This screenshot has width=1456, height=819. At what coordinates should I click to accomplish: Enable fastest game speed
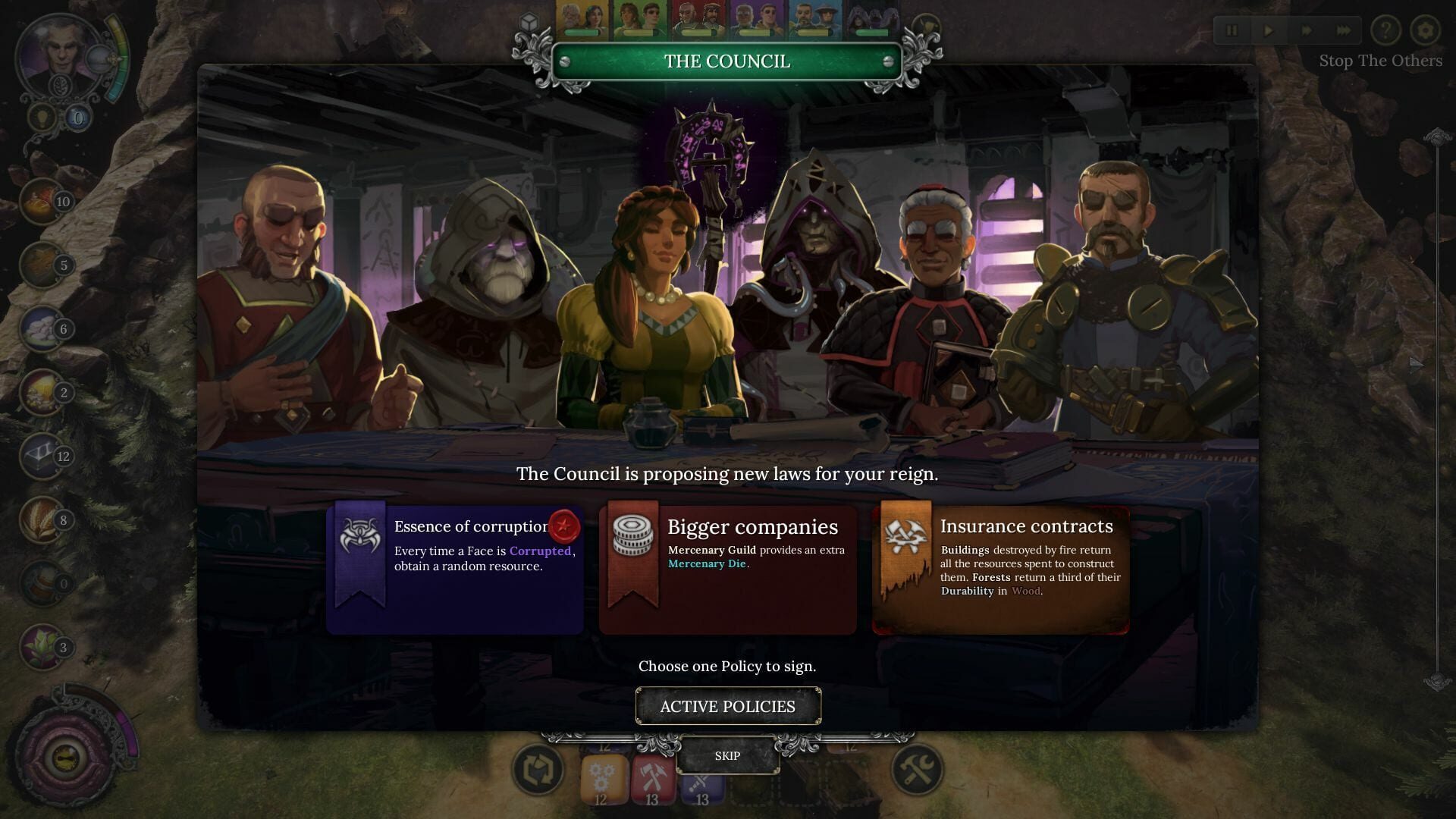[1345, 31]
